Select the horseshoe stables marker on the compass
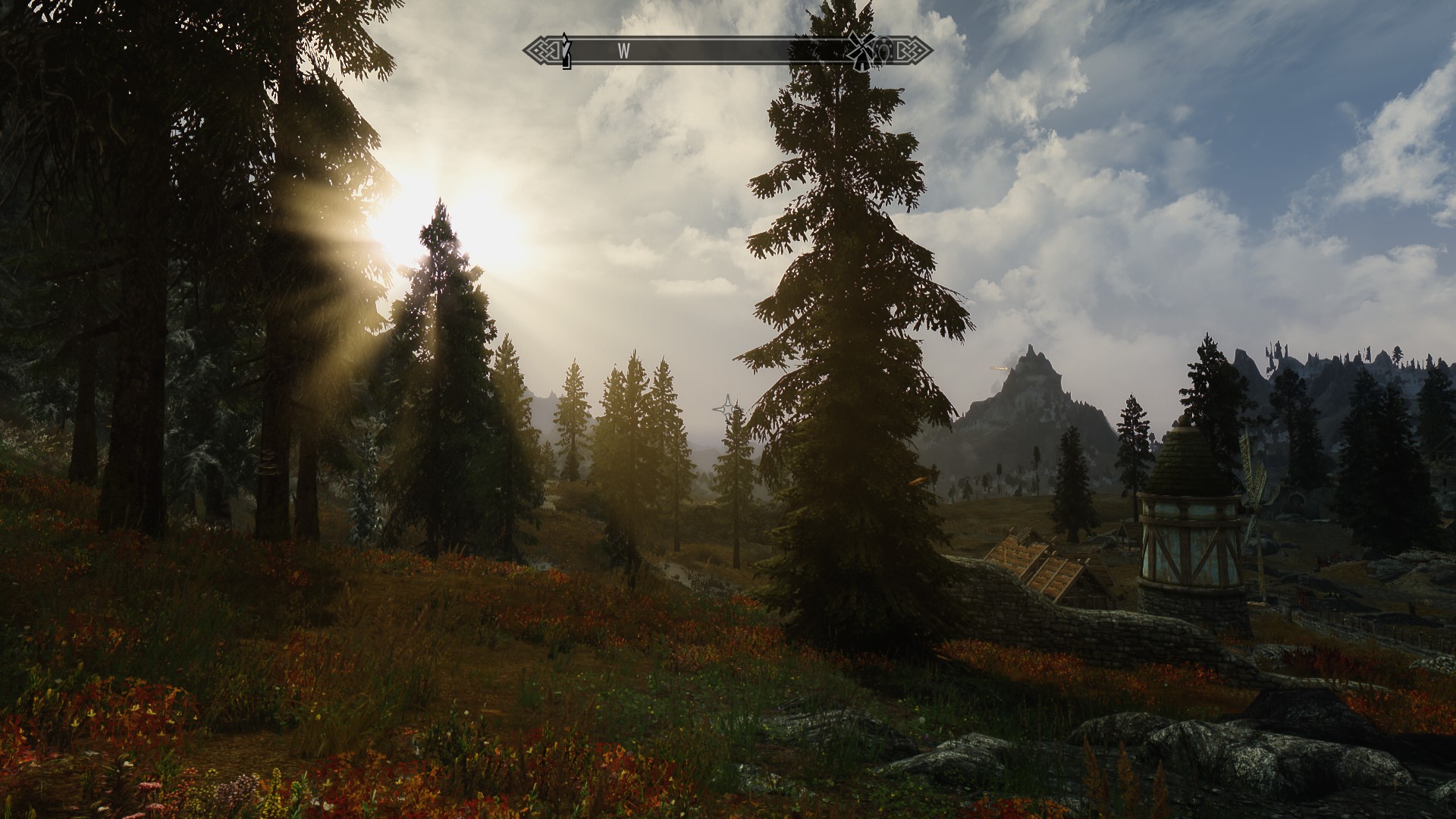 (x=883, y=50)
